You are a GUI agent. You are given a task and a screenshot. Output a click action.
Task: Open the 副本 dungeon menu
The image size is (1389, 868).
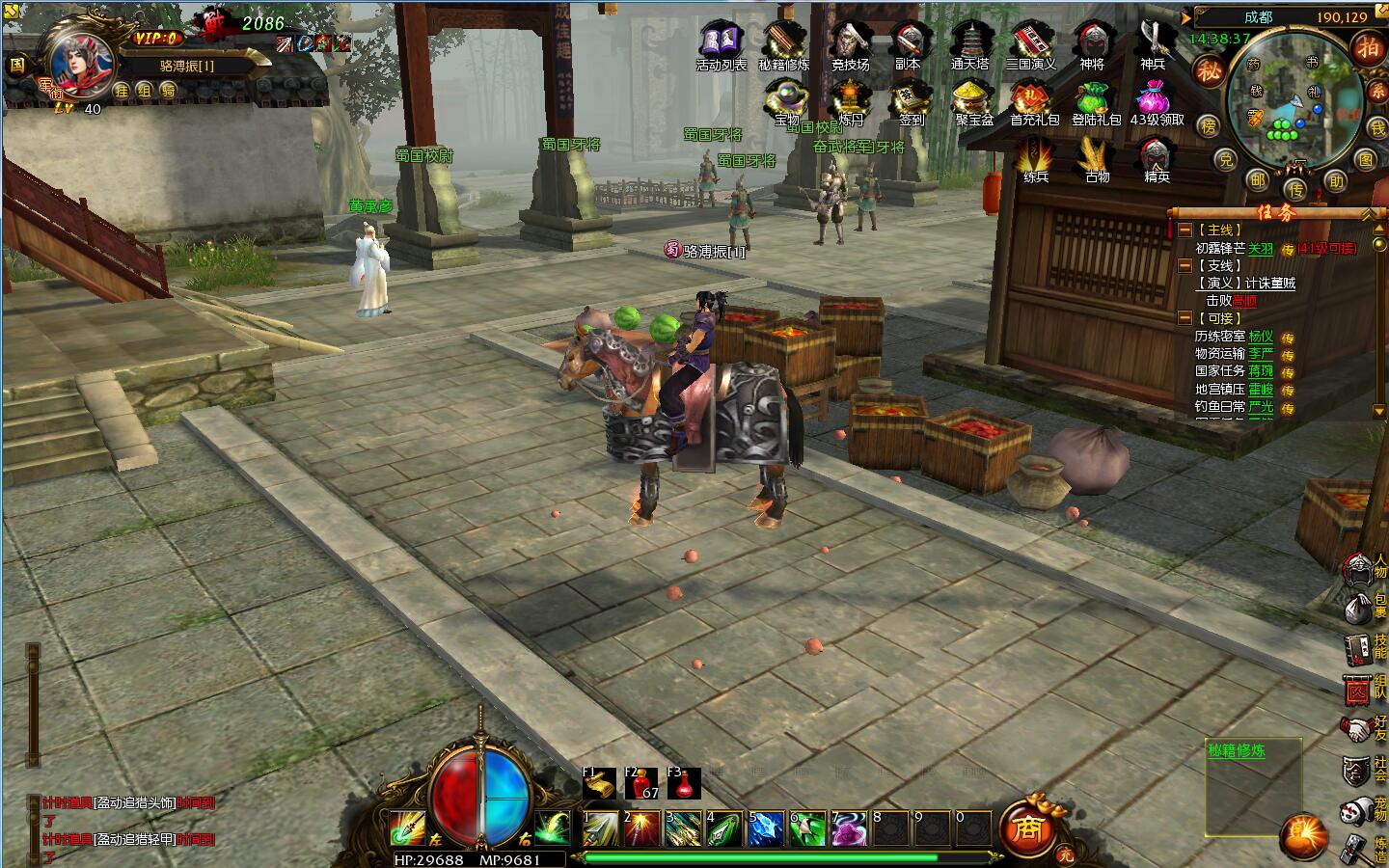point(908,43)
